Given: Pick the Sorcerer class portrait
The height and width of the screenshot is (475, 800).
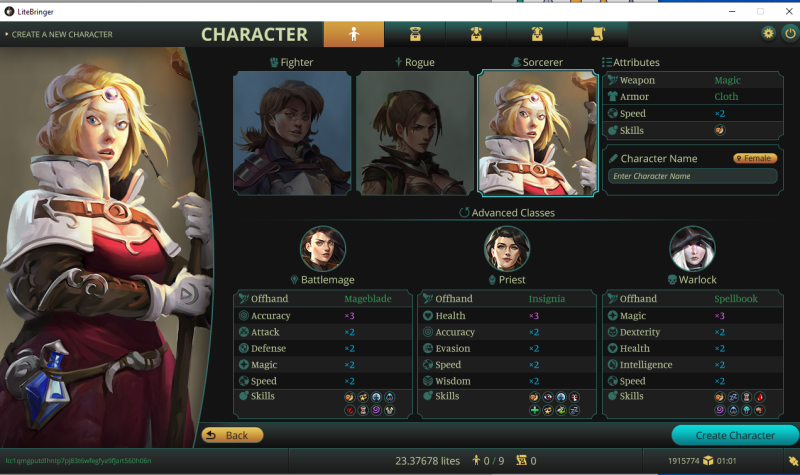Looking at the screenshot, I should [x=537, y=133].
